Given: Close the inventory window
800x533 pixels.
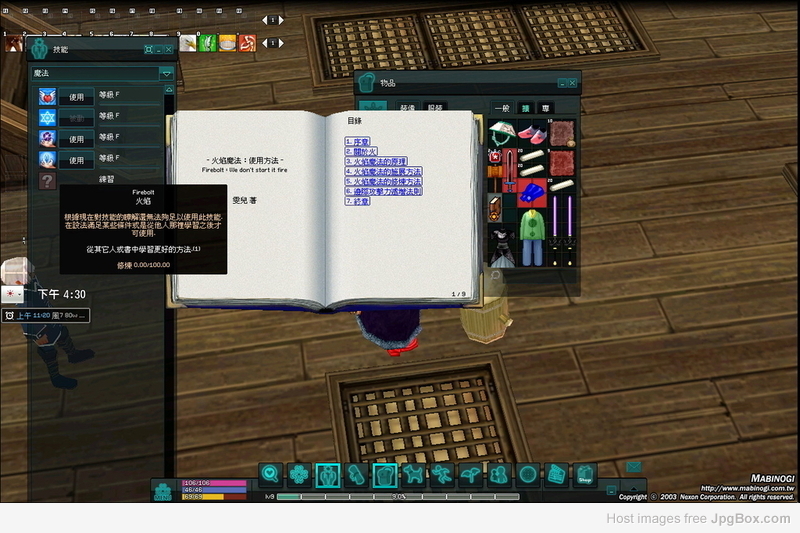Looking at the screenshot, I should click(x=573, y=82).
